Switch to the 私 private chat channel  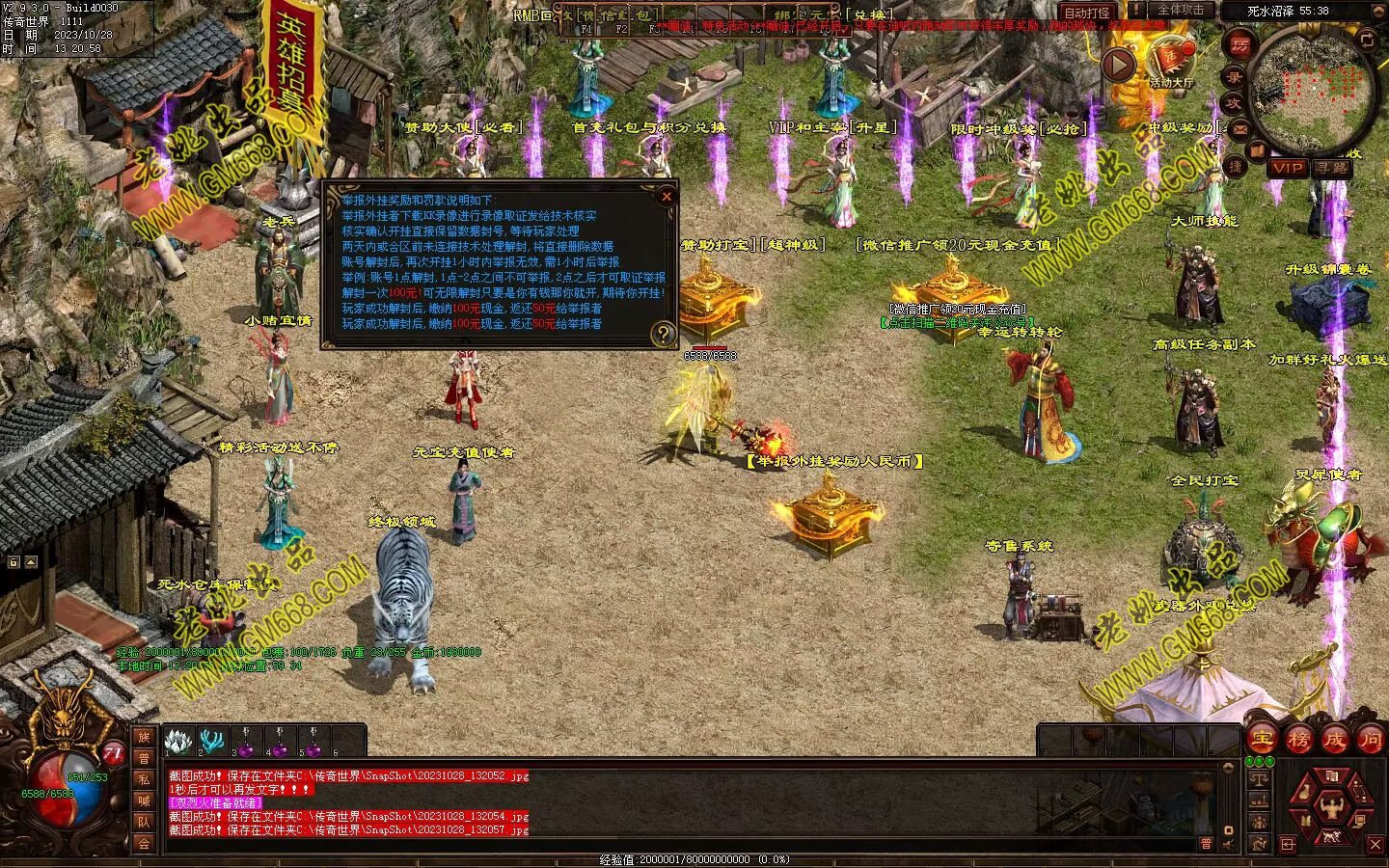(144, 779)
